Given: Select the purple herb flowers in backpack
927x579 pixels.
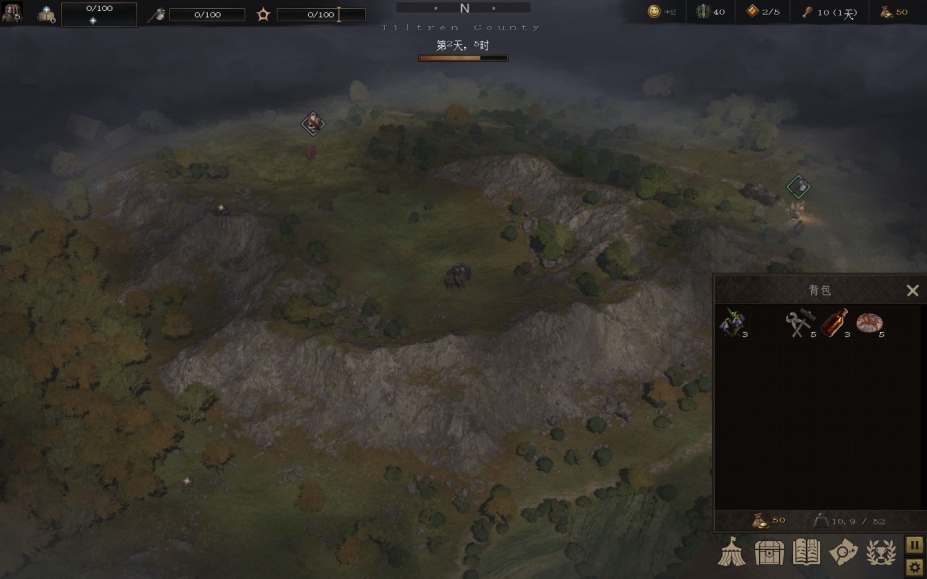Looking at the screenshot, I should [732, 323].
